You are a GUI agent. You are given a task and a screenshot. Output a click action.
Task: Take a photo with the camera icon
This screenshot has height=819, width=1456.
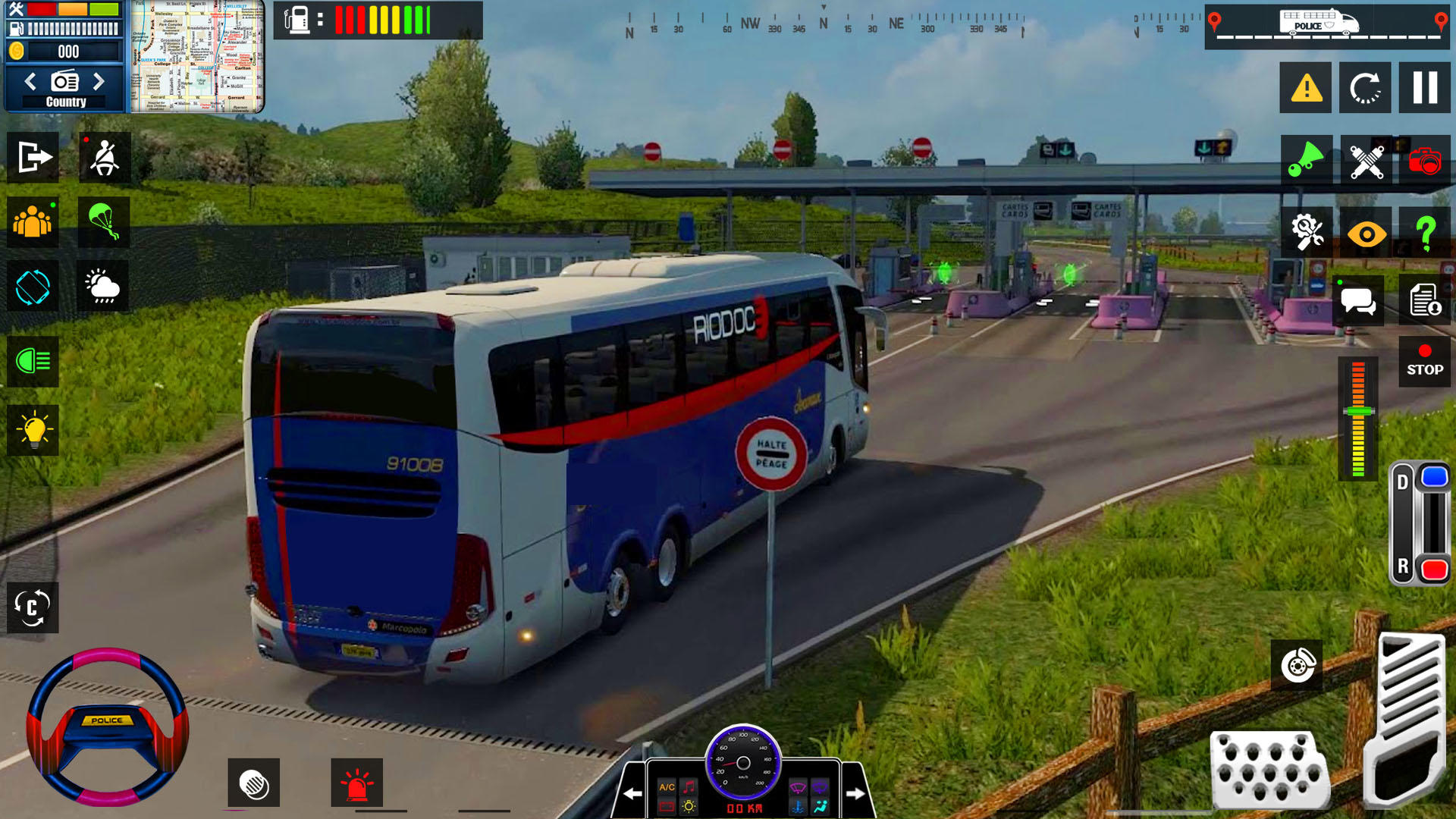pos(1426,160)
